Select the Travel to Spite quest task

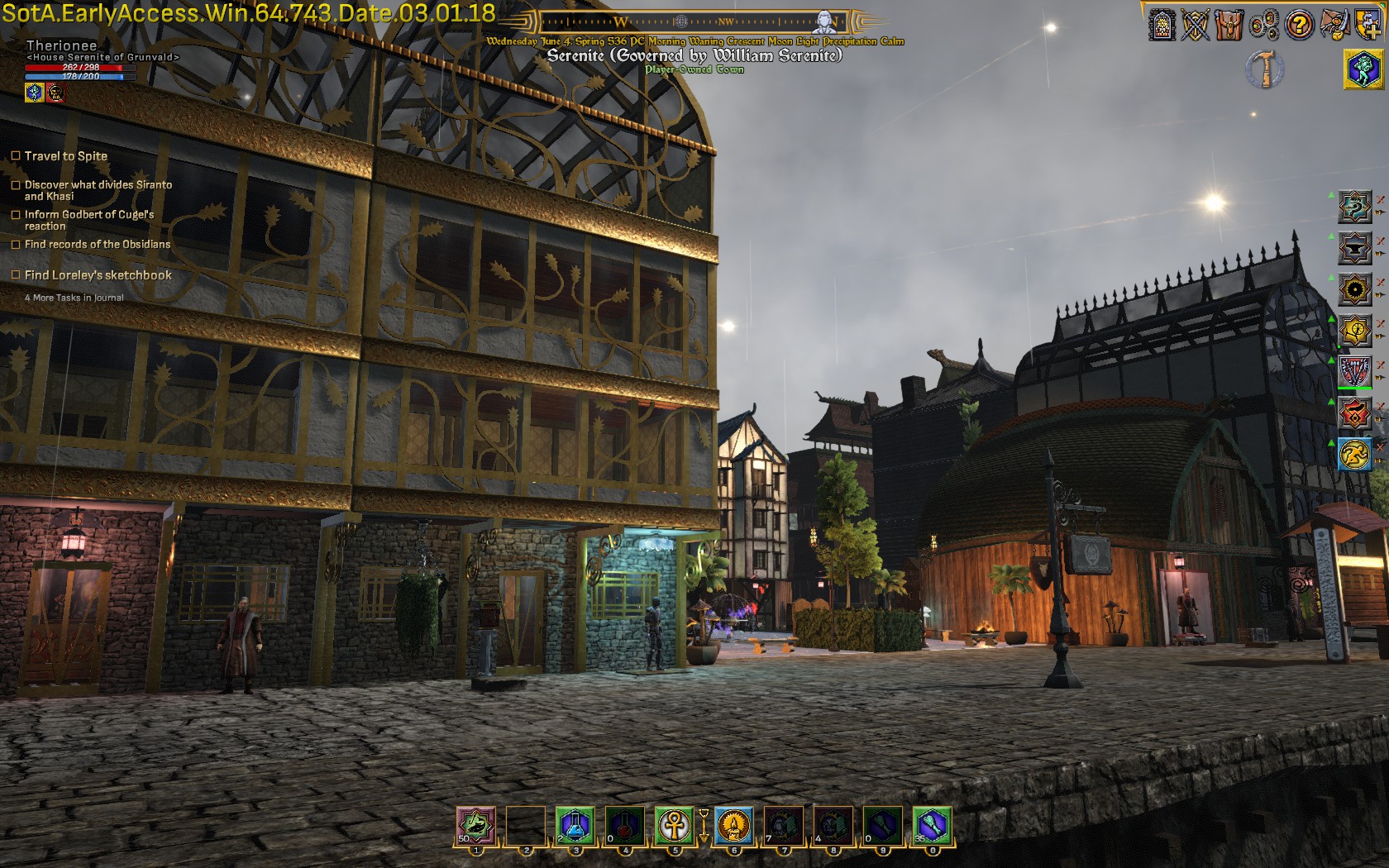66,156
